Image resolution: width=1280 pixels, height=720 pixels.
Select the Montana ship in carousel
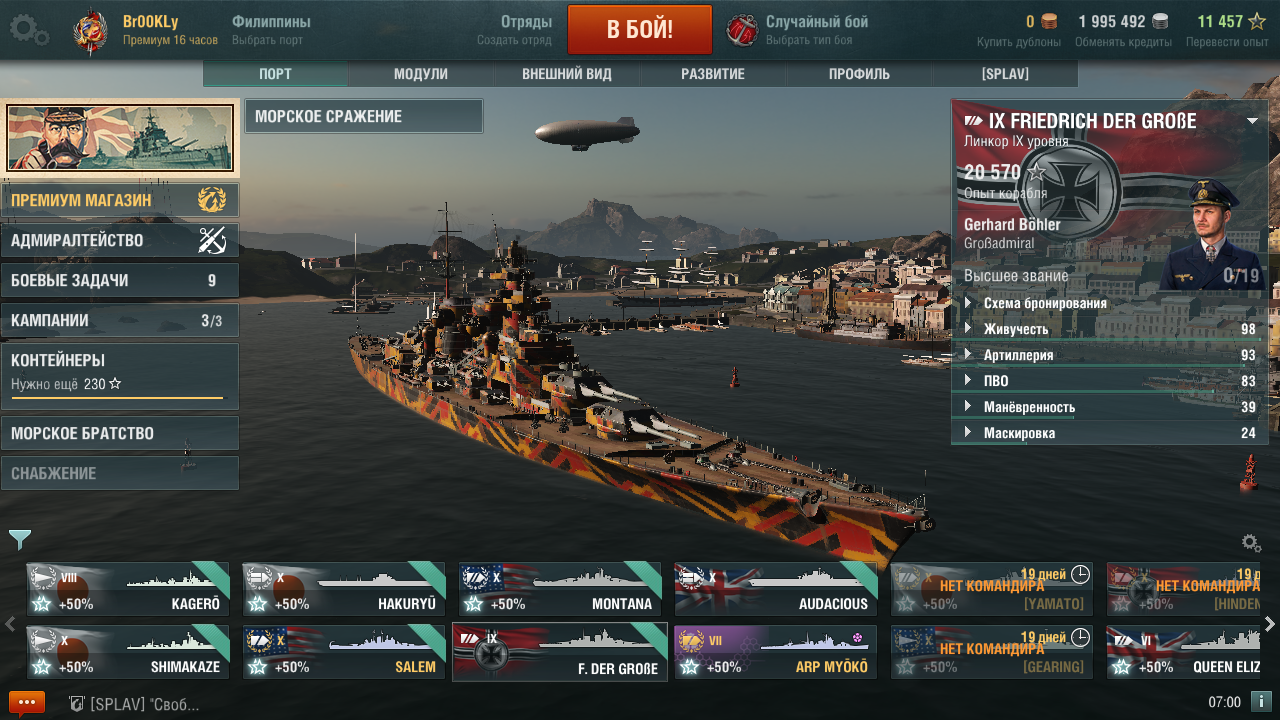click(x=560, y=589)
